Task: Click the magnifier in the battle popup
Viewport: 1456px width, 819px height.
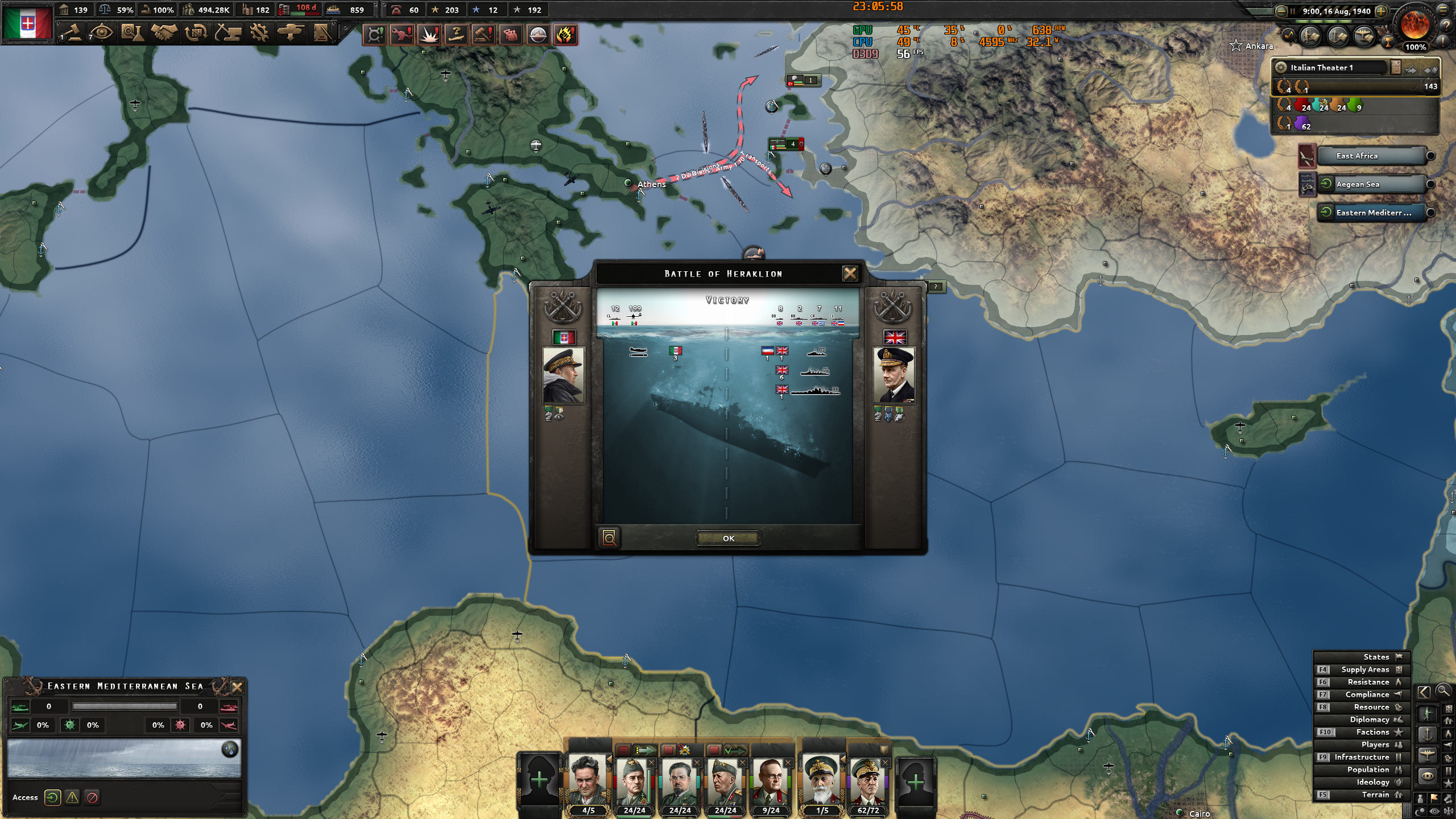Action: click(610, 537)
